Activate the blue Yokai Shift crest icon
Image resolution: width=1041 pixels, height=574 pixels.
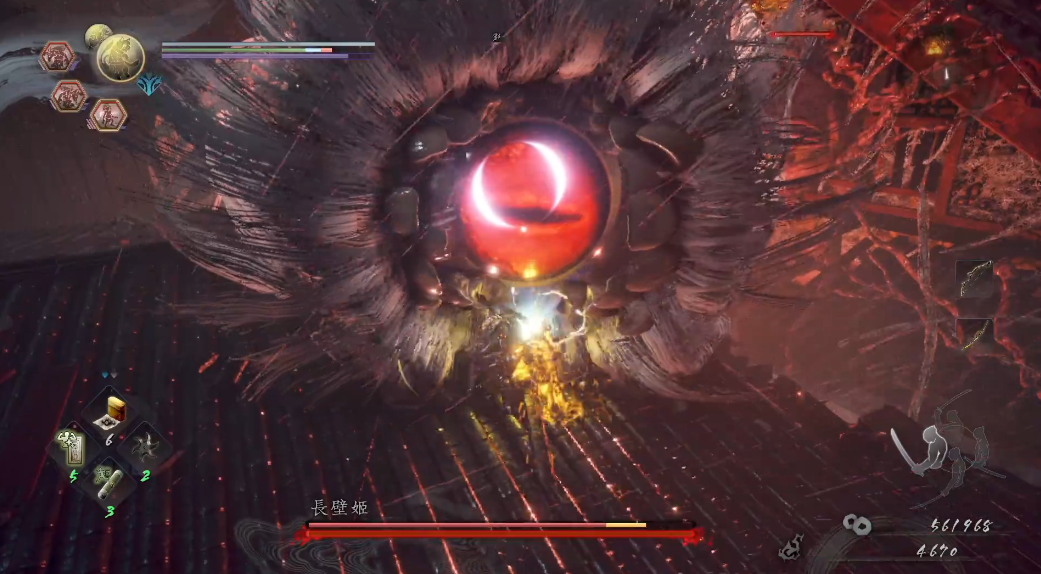pyautogui.click(x=151, y=86)
